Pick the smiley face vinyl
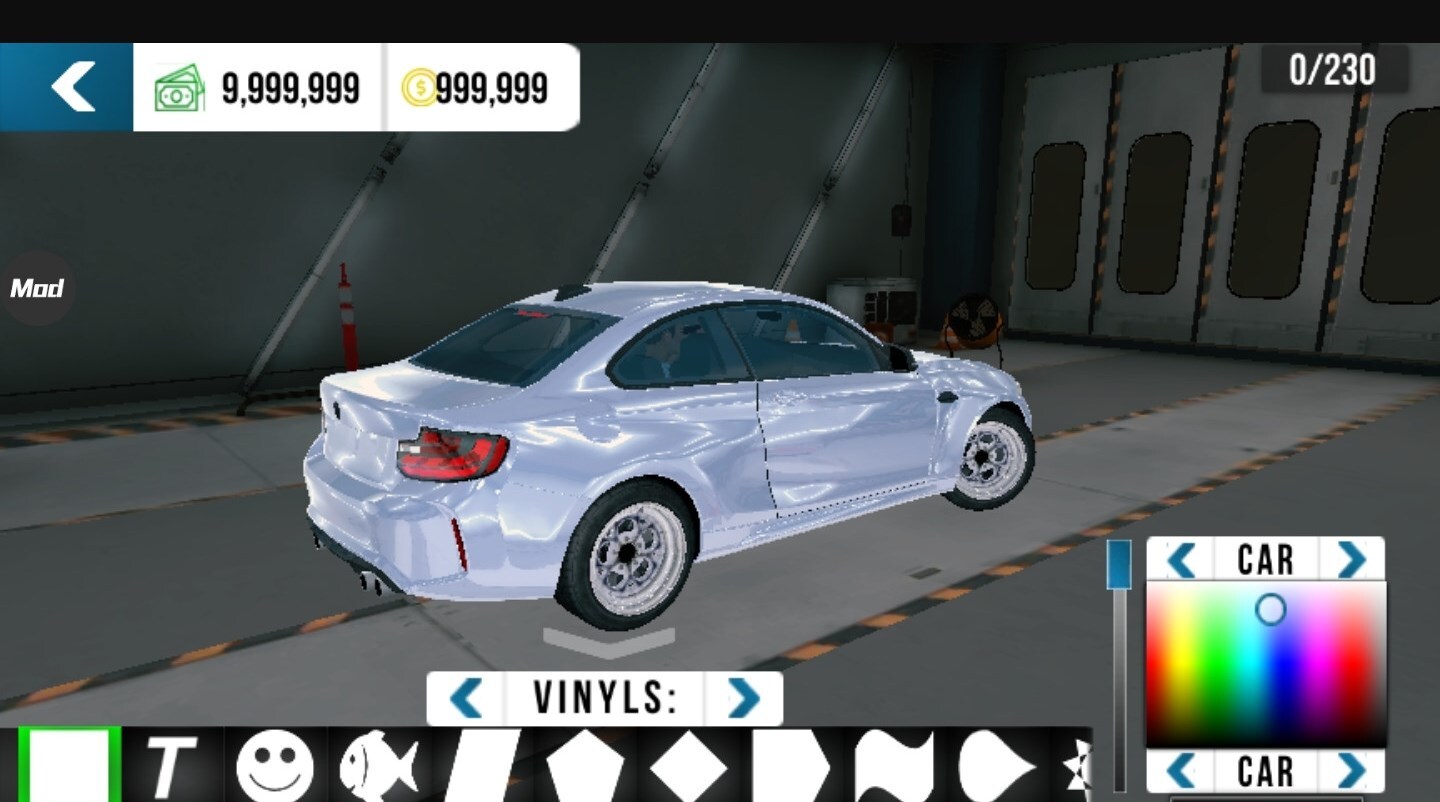Screen dimensions: 1440x802 (274, 768)
